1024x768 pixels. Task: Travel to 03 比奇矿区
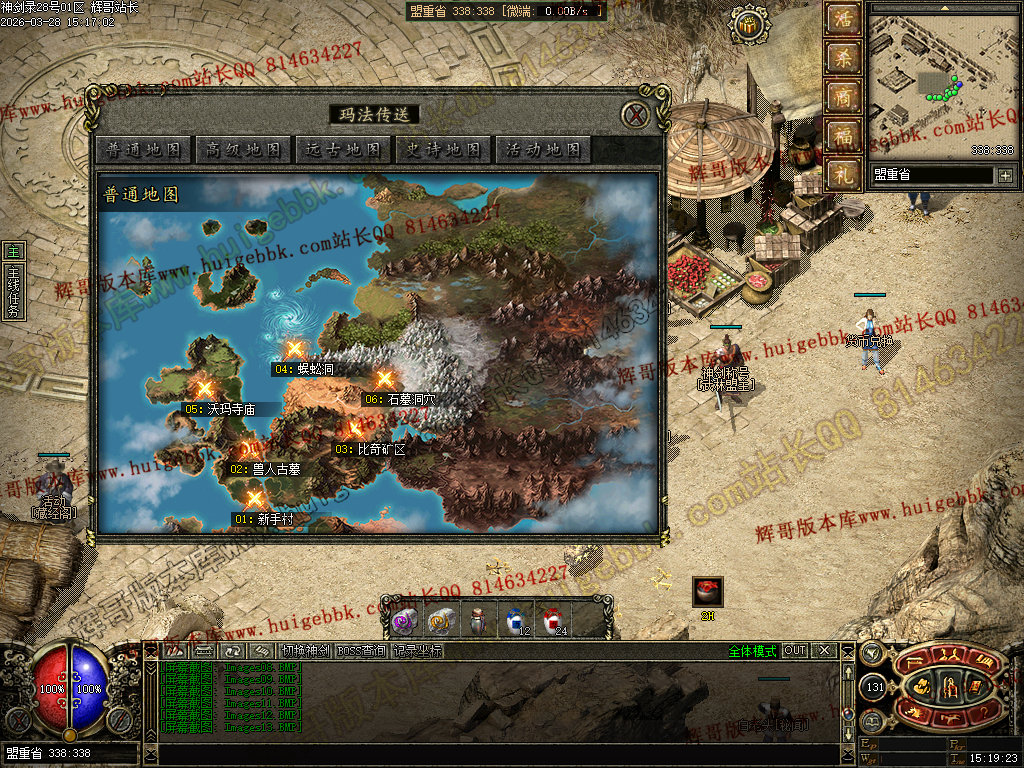[x=353, y=430]
